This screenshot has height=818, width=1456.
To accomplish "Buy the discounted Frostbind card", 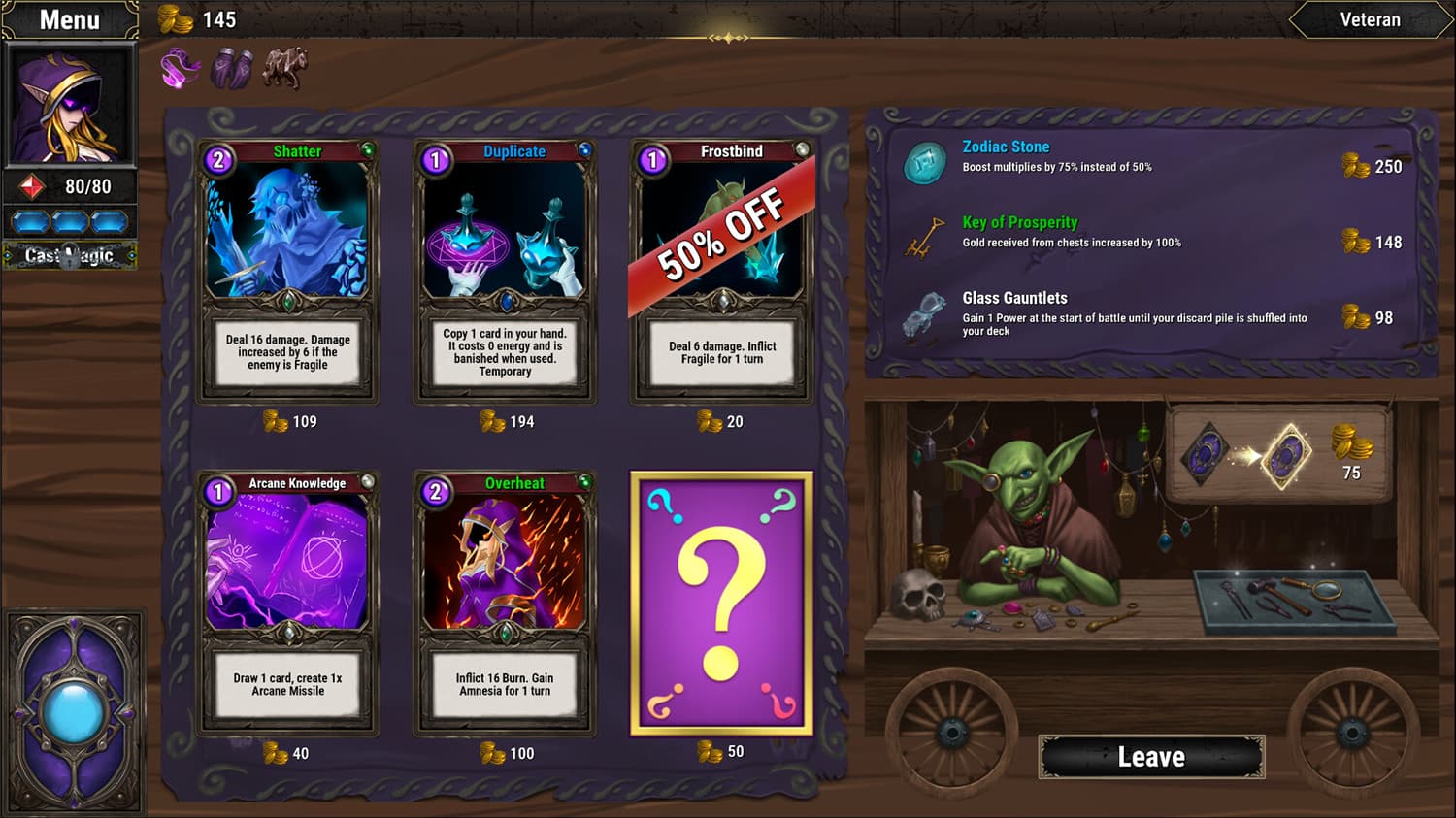I will click(722, 272).
